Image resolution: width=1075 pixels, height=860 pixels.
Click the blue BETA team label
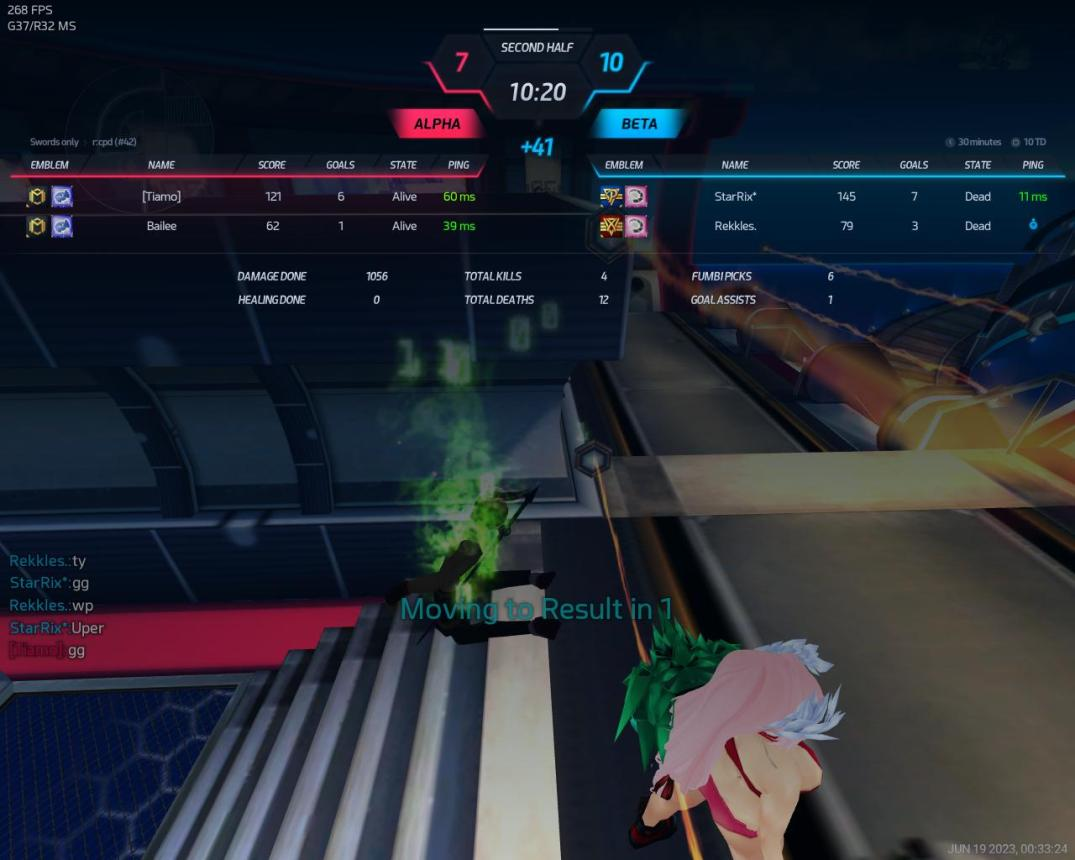639,124
